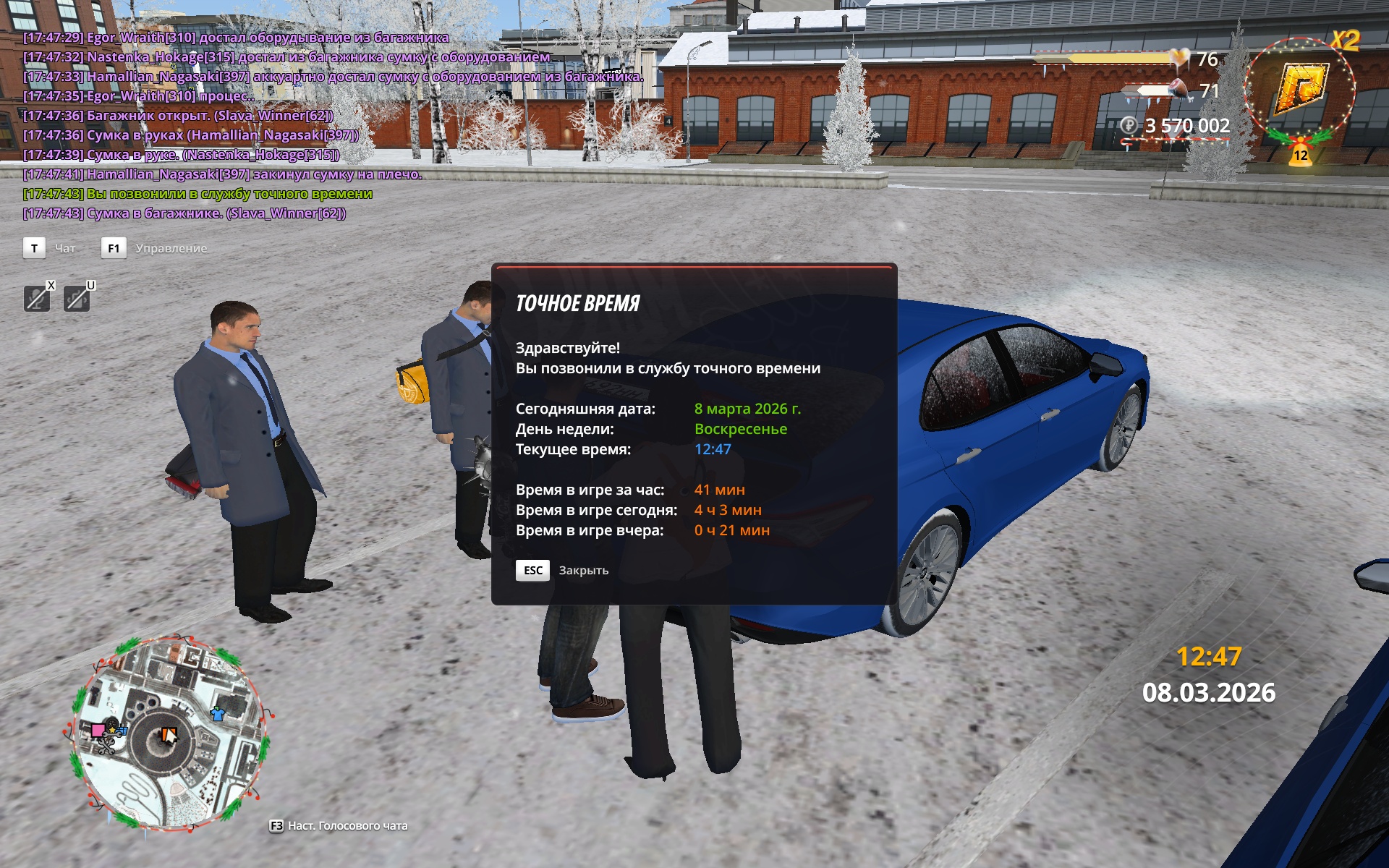Click the crossed wrenches marker on the minimap

click(107, 746)
